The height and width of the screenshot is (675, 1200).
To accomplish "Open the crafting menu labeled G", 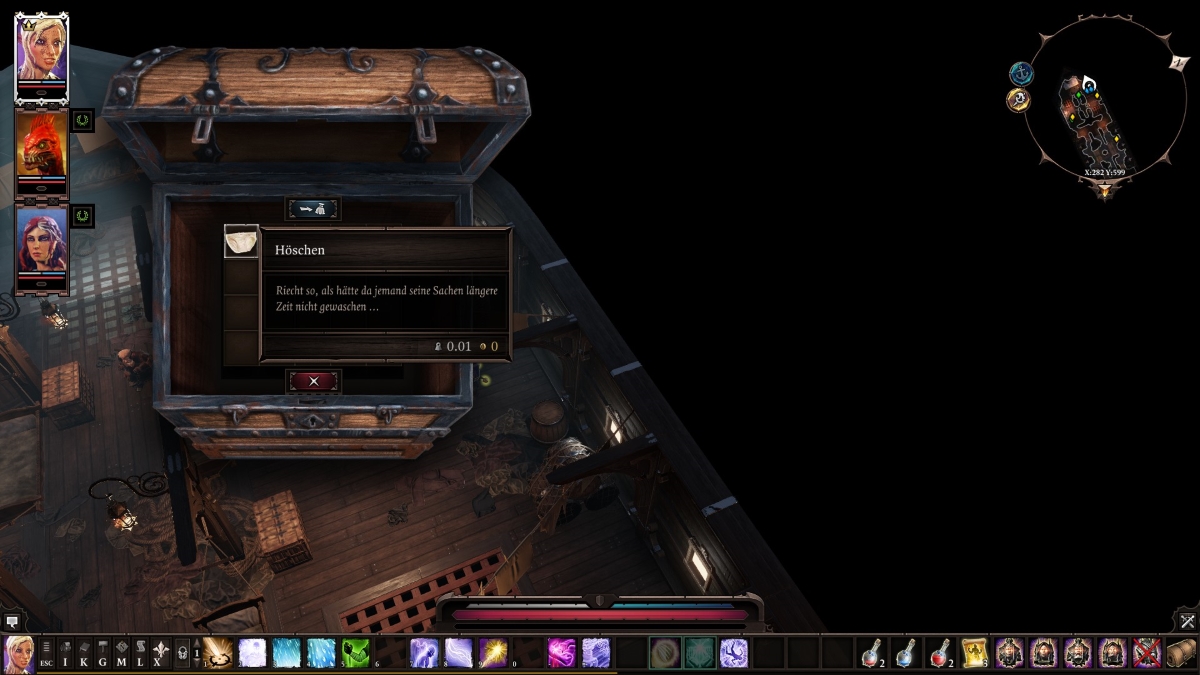I will (x=103, y=653).
